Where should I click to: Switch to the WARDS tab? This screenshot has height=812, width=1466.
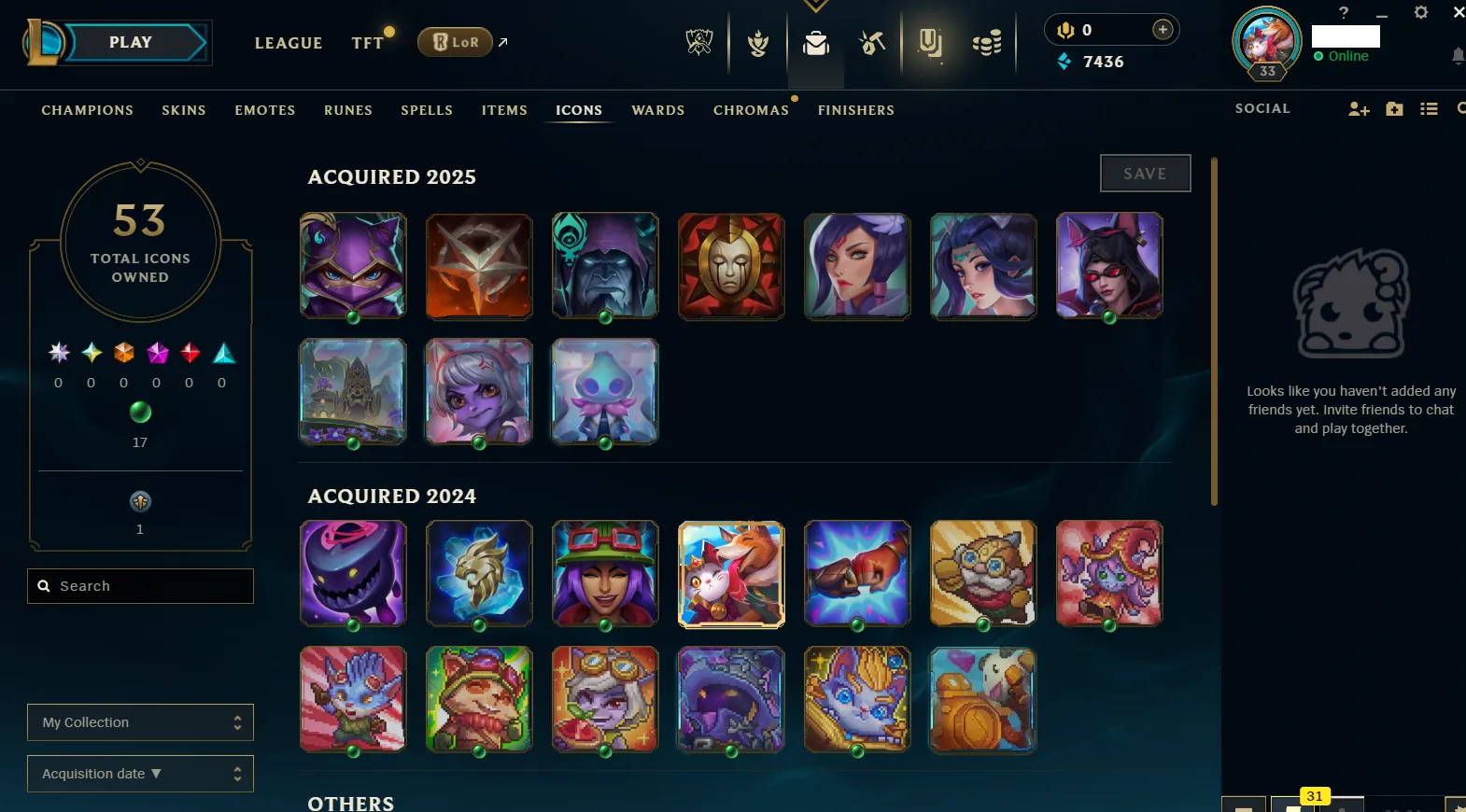coord(658,110)
